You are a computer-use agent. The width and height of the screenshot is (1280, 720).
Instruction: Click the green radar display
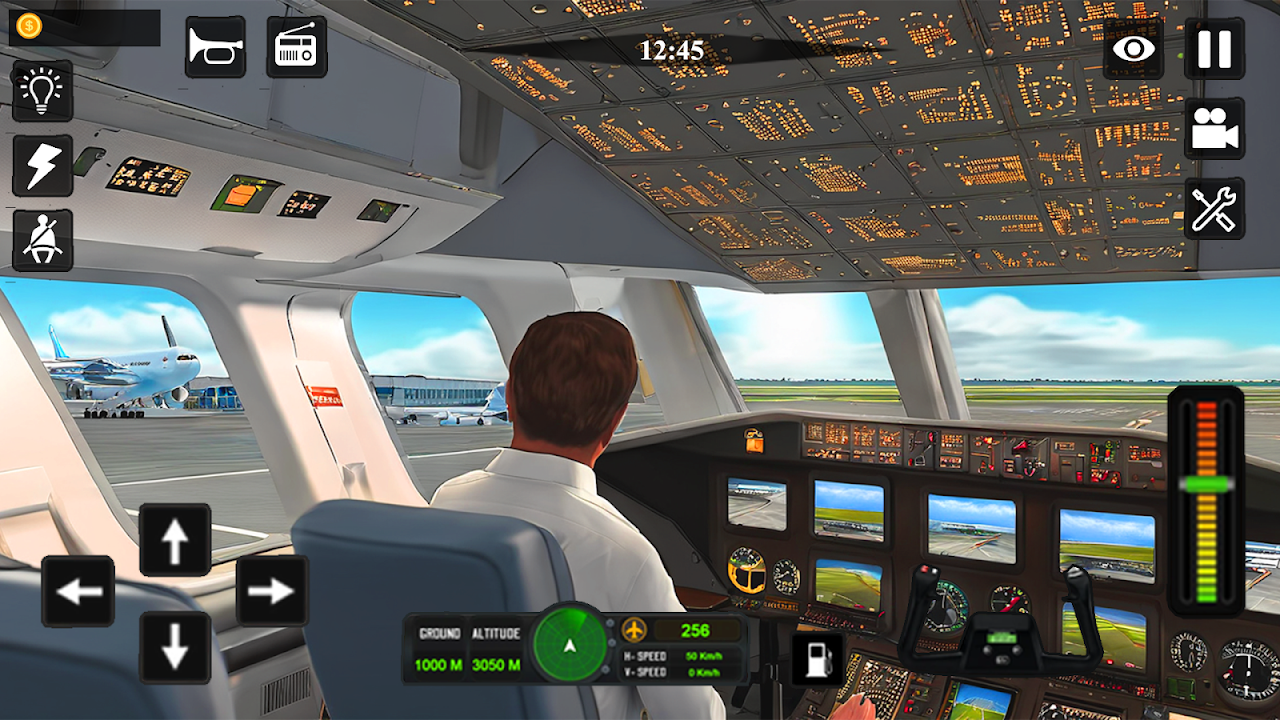point(569,645)
